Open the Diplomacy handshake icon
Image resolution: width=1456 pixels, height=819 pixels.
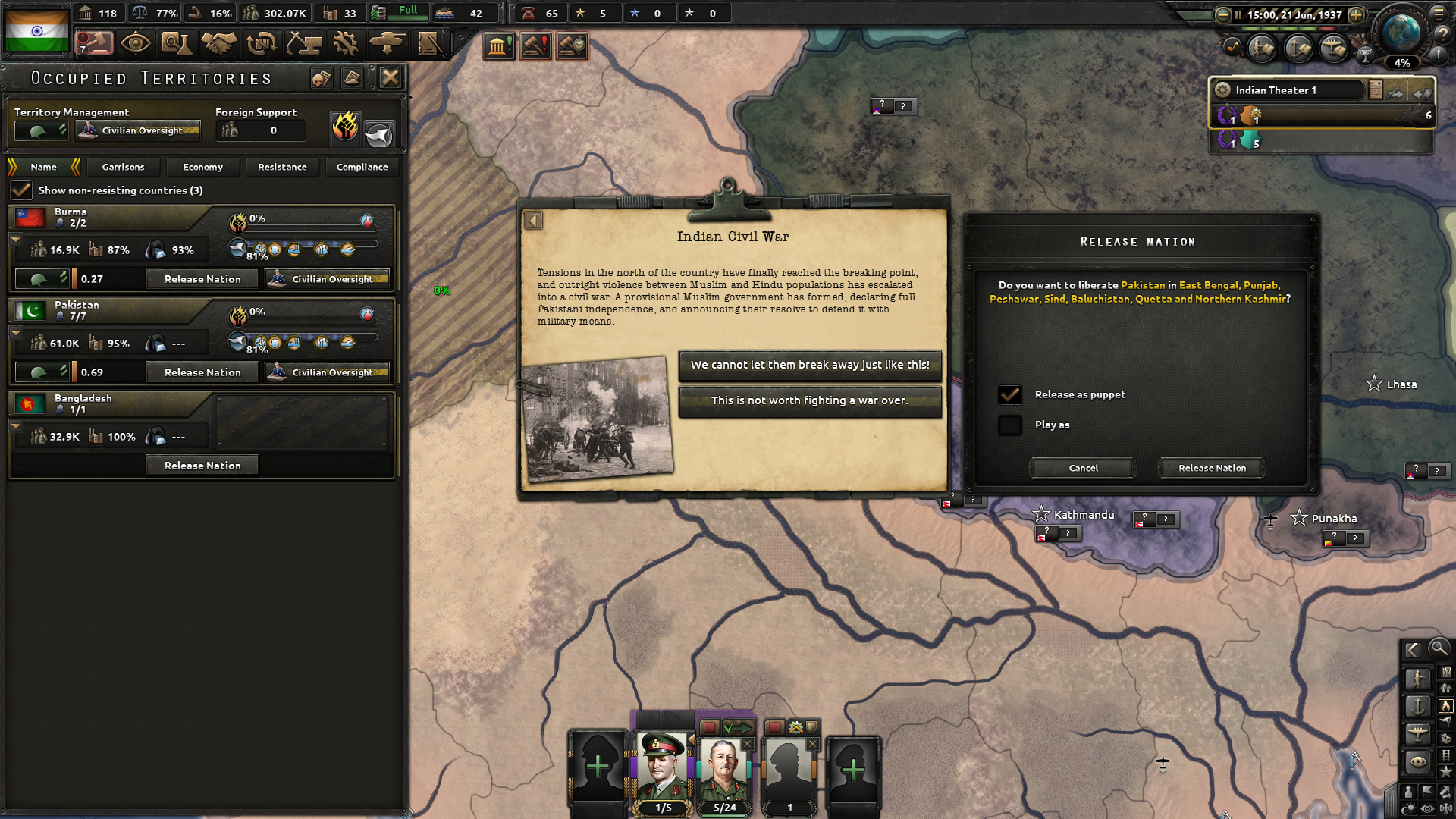coord(219,43)
